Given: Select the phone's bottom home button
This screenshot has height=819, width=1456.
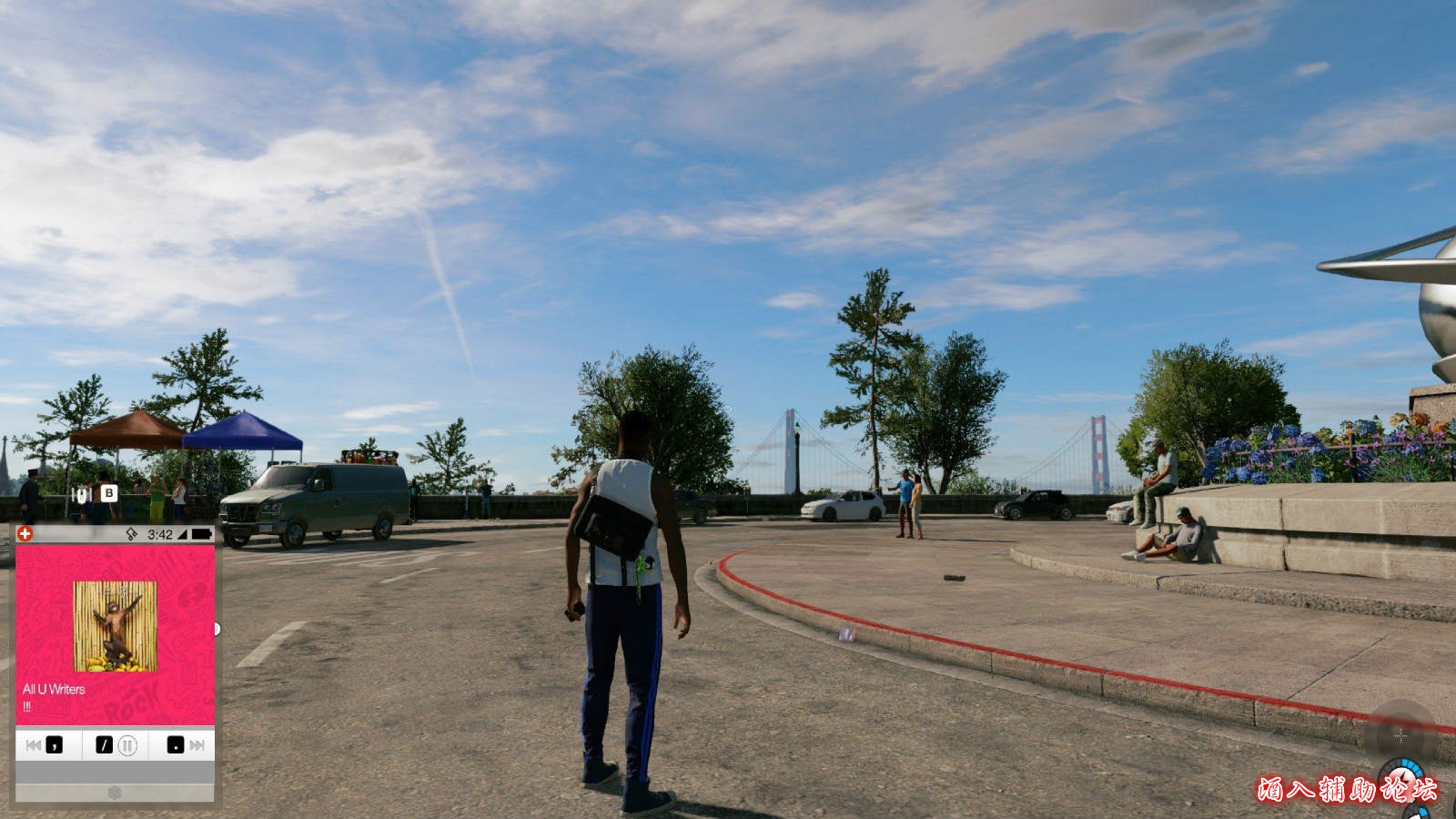Looking at the screenshot, I should click(x=115, y=793).
